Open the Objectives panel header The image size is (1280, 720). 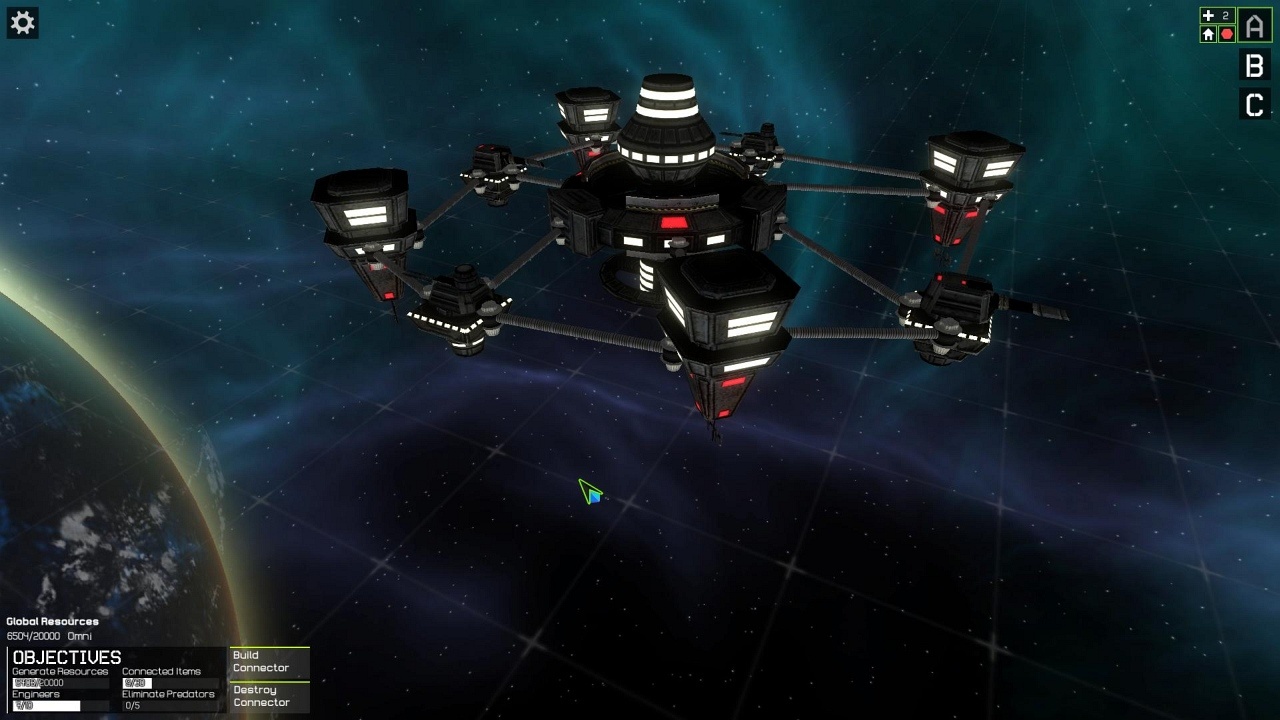click(x=67, y=657)
